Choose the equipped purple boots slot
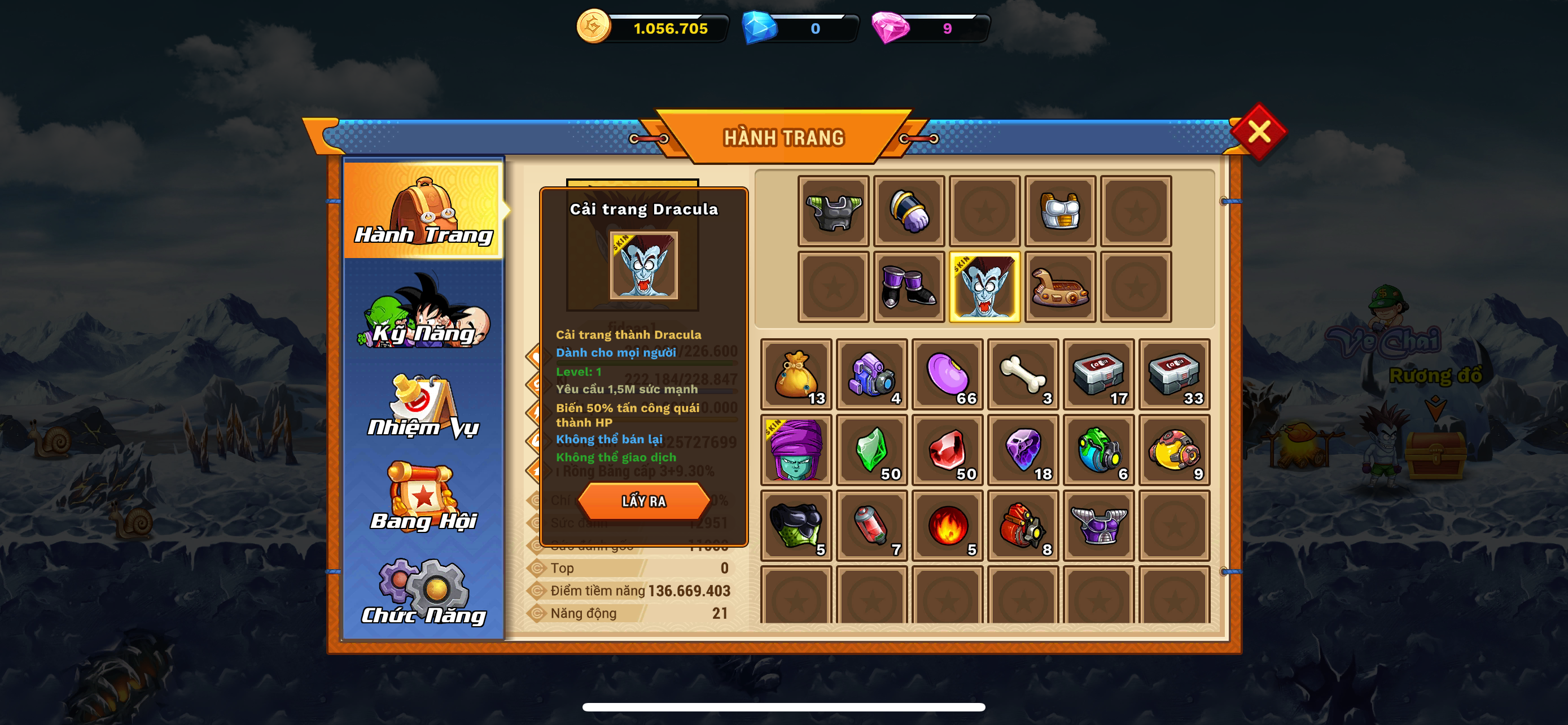This screenshot has height=725, width=1568. pyautogui.click(x=909, y=287)
